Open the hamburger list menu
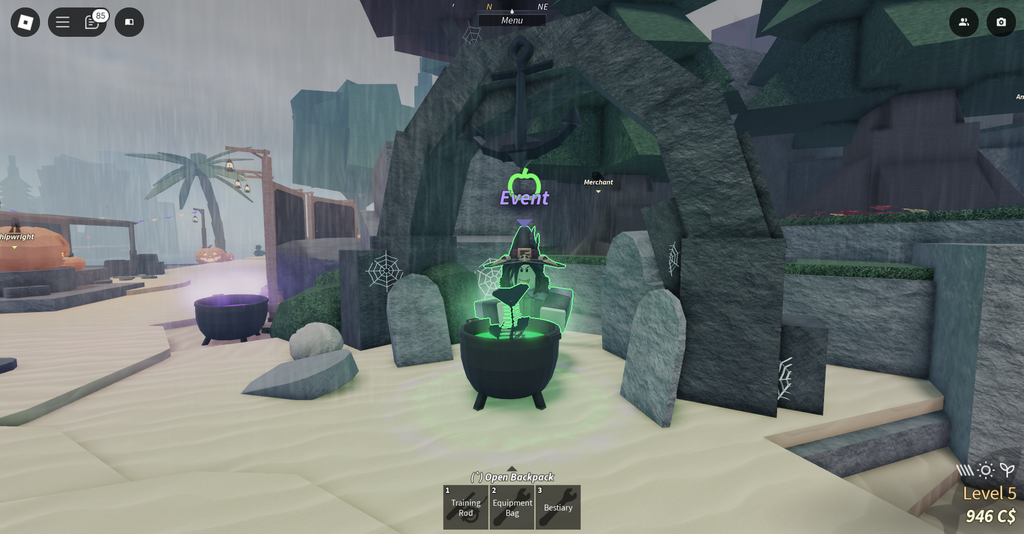This screenshot has width=1024, height=534. pyautogui.click(x=63, y=22)
